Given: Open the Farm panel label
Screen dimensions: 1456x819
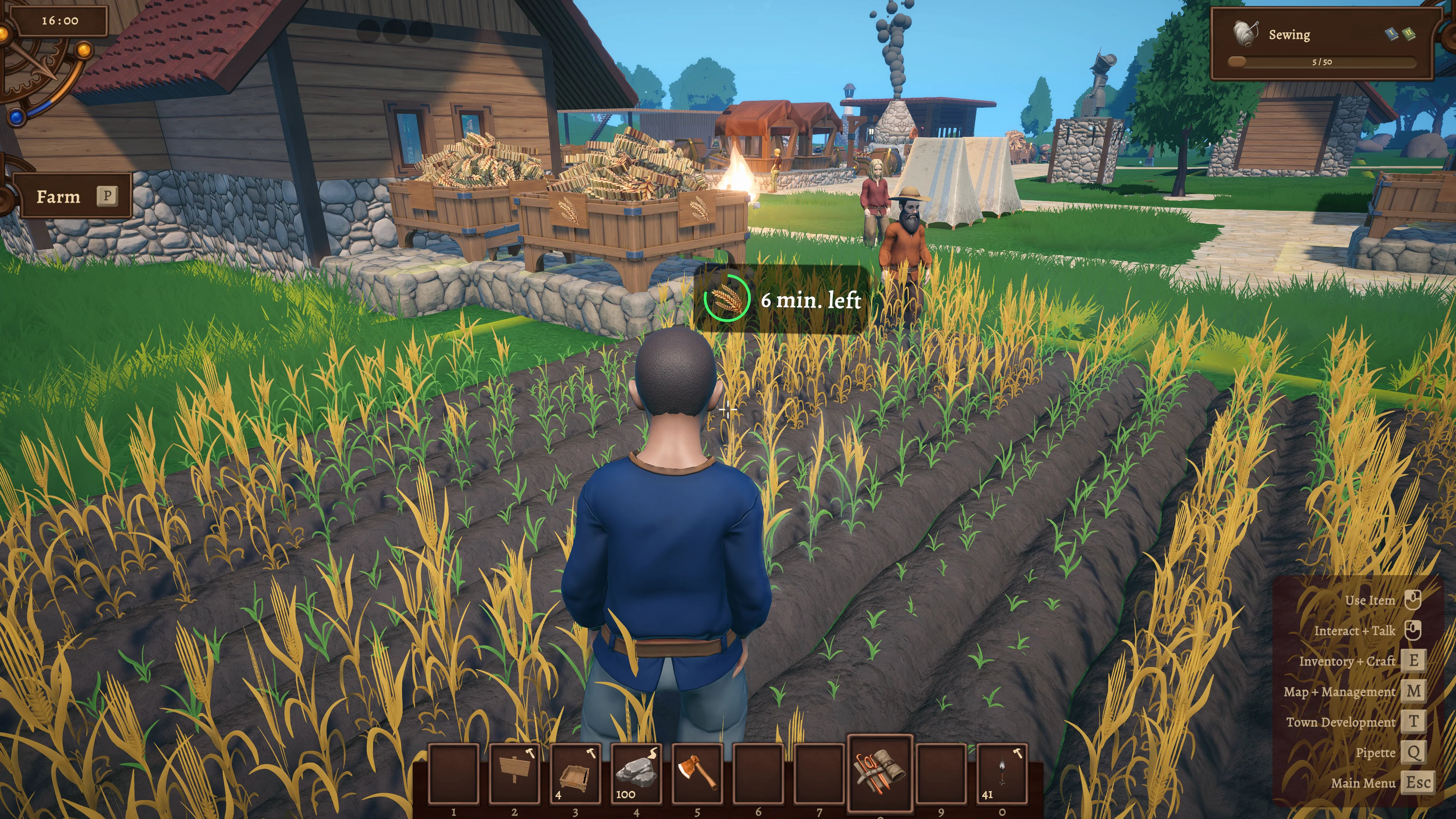Looking at the screenshot, I should point(59,197).
